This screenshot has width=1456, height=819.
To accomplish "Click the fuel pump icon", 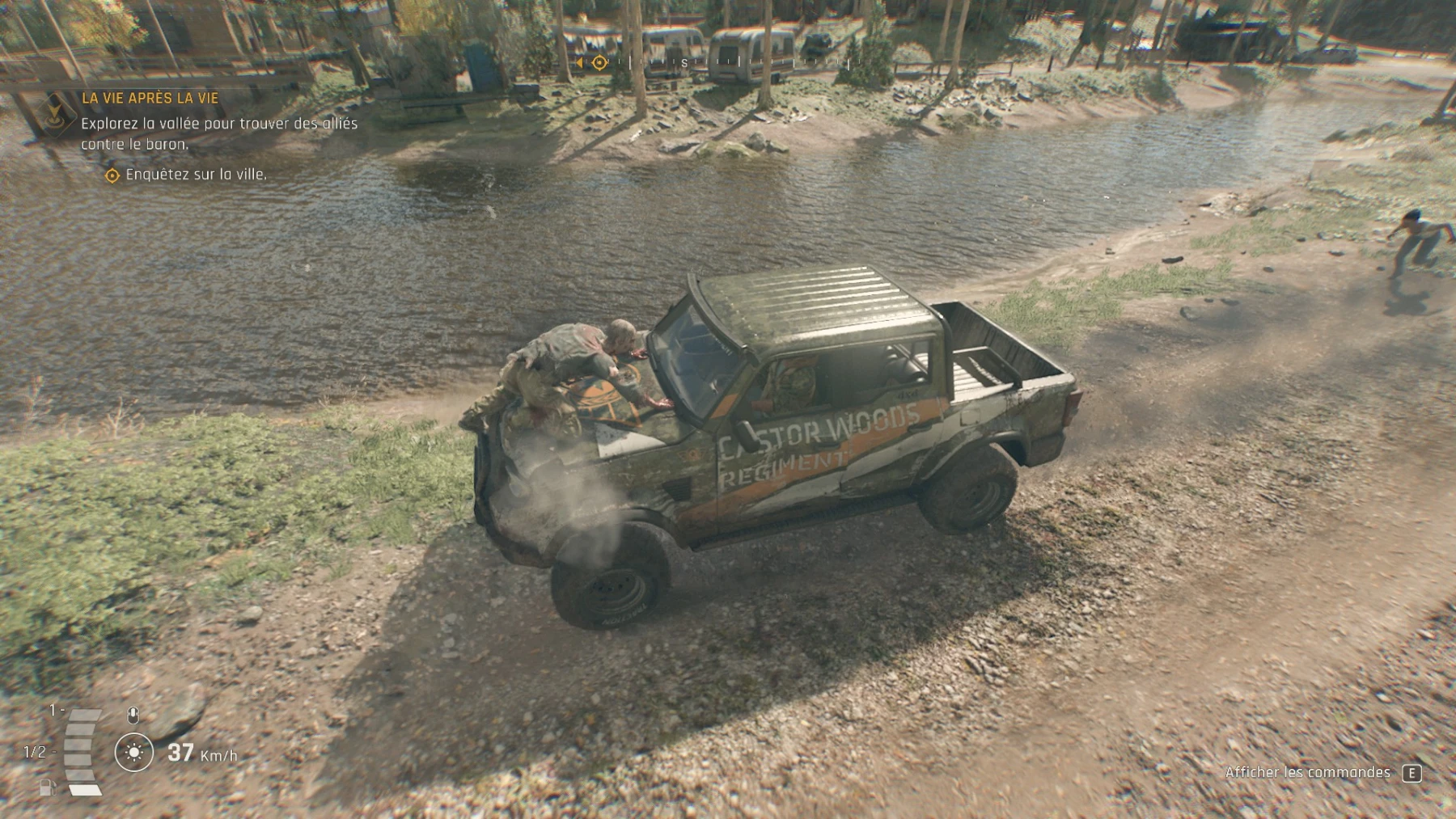I will point(47,786).
